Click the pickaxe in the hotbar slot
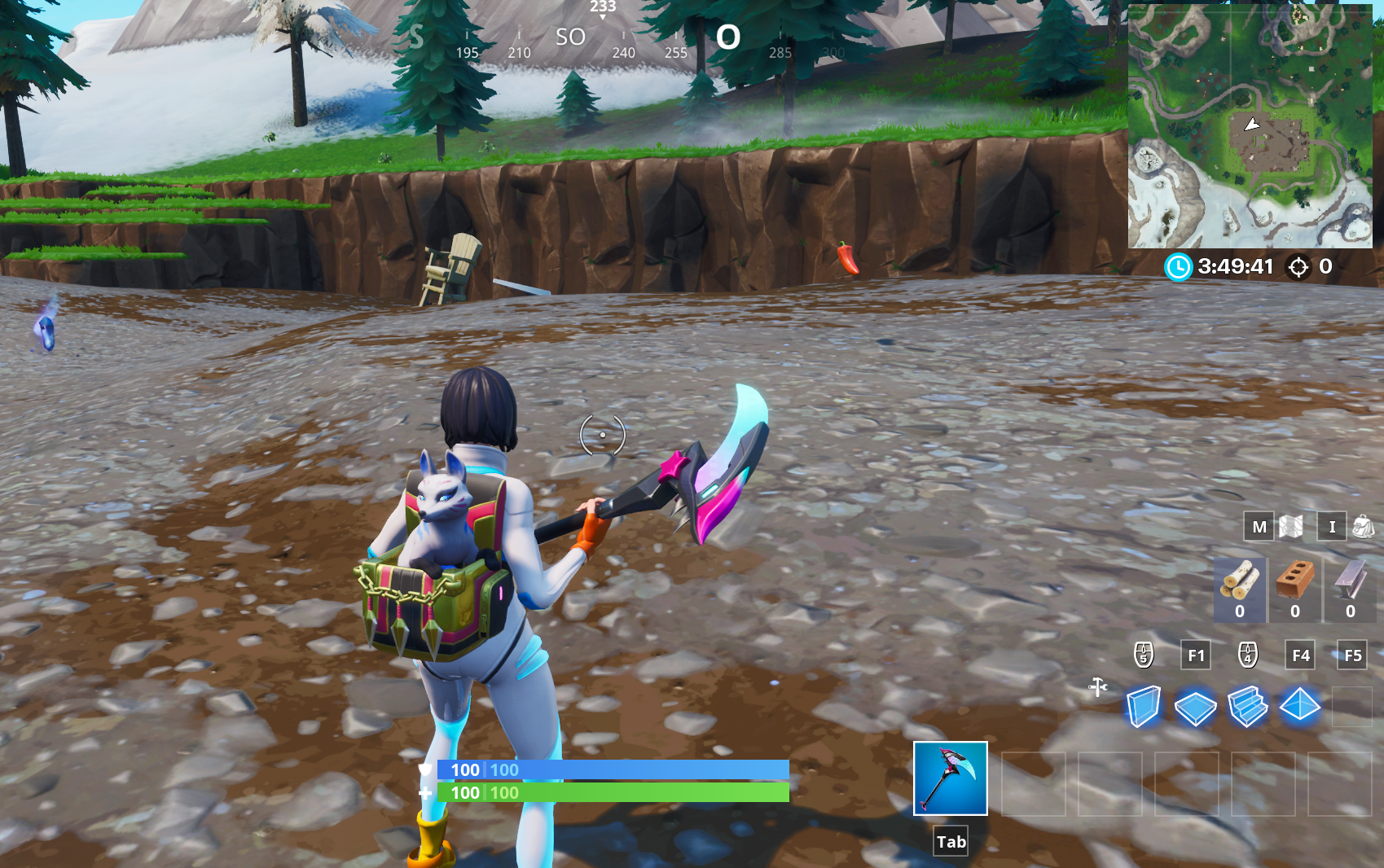The height and width of the screenshot is (868, 1384). click(950, 779)
